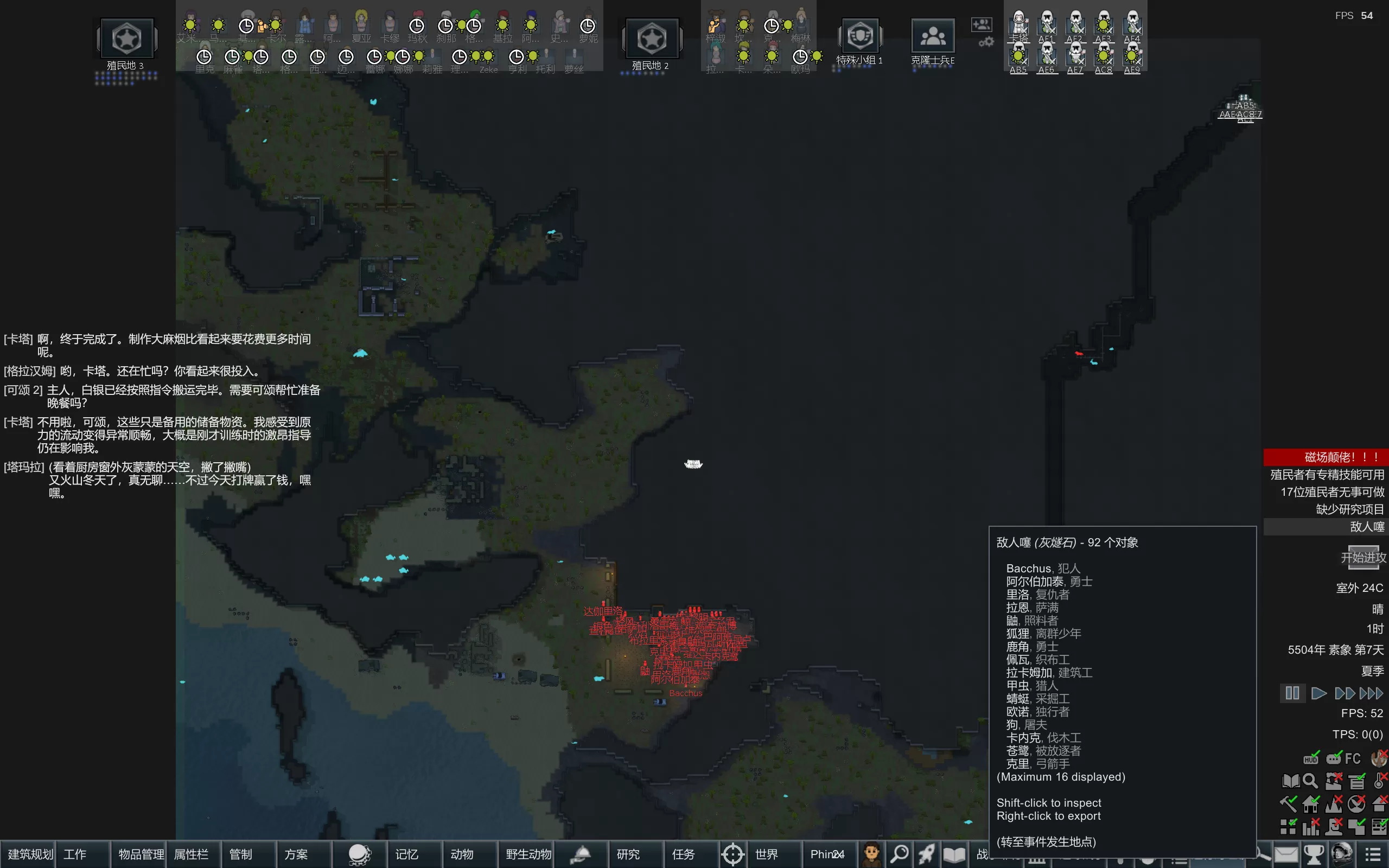This screenshot has width=1389, height=868.
Task: Open the 记忆 tab in bottom bar
Action: (x=406, y=854)
